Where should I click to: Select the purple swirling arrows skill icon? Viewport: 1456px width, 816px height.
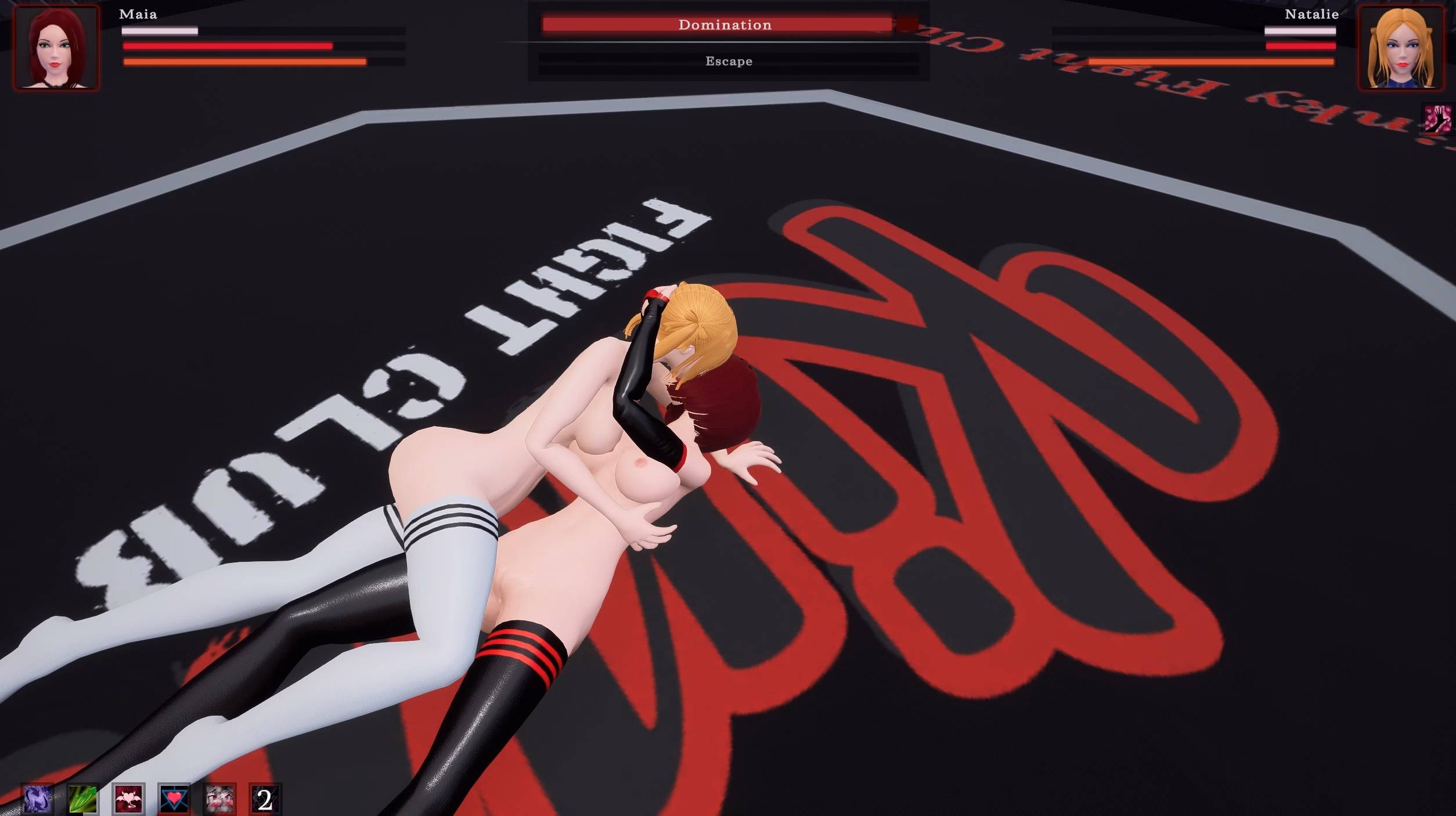click(x=37, y=800)
